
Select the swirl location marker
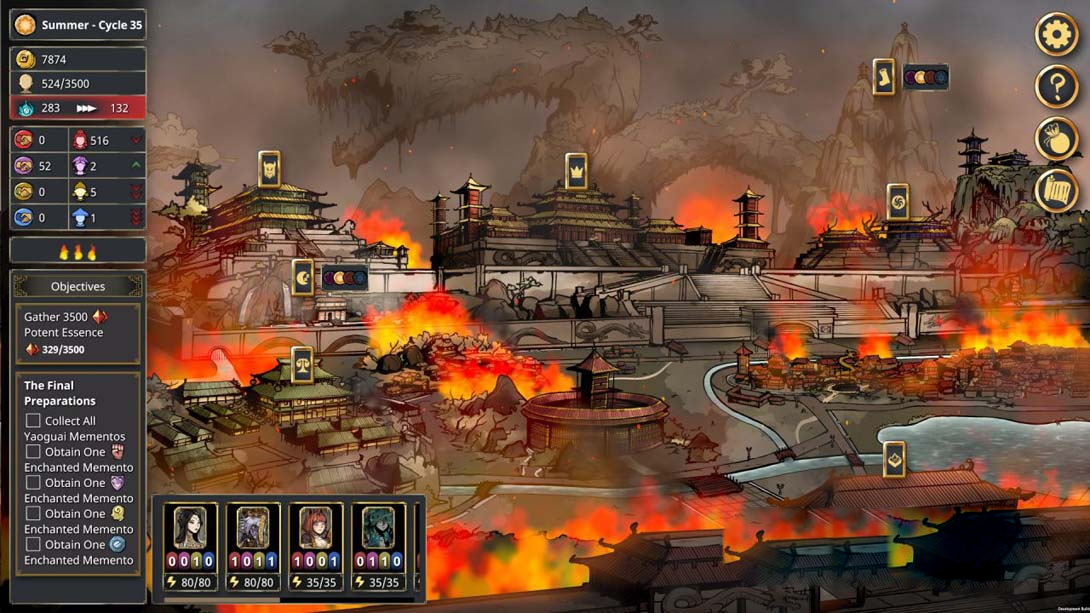[x=898, y=202]
